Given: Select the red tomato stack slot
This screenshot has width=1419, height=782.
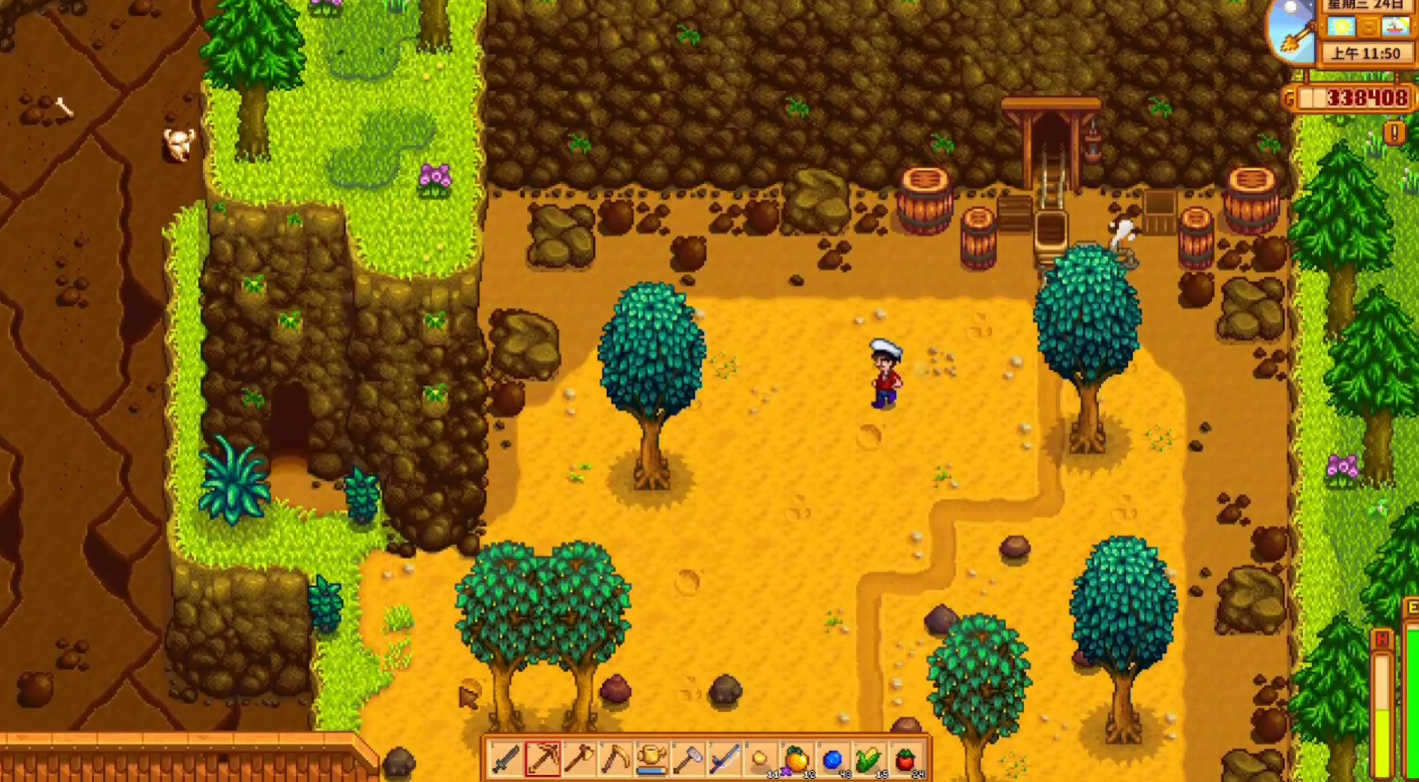Looking at the screenshot, I should 905,759.
